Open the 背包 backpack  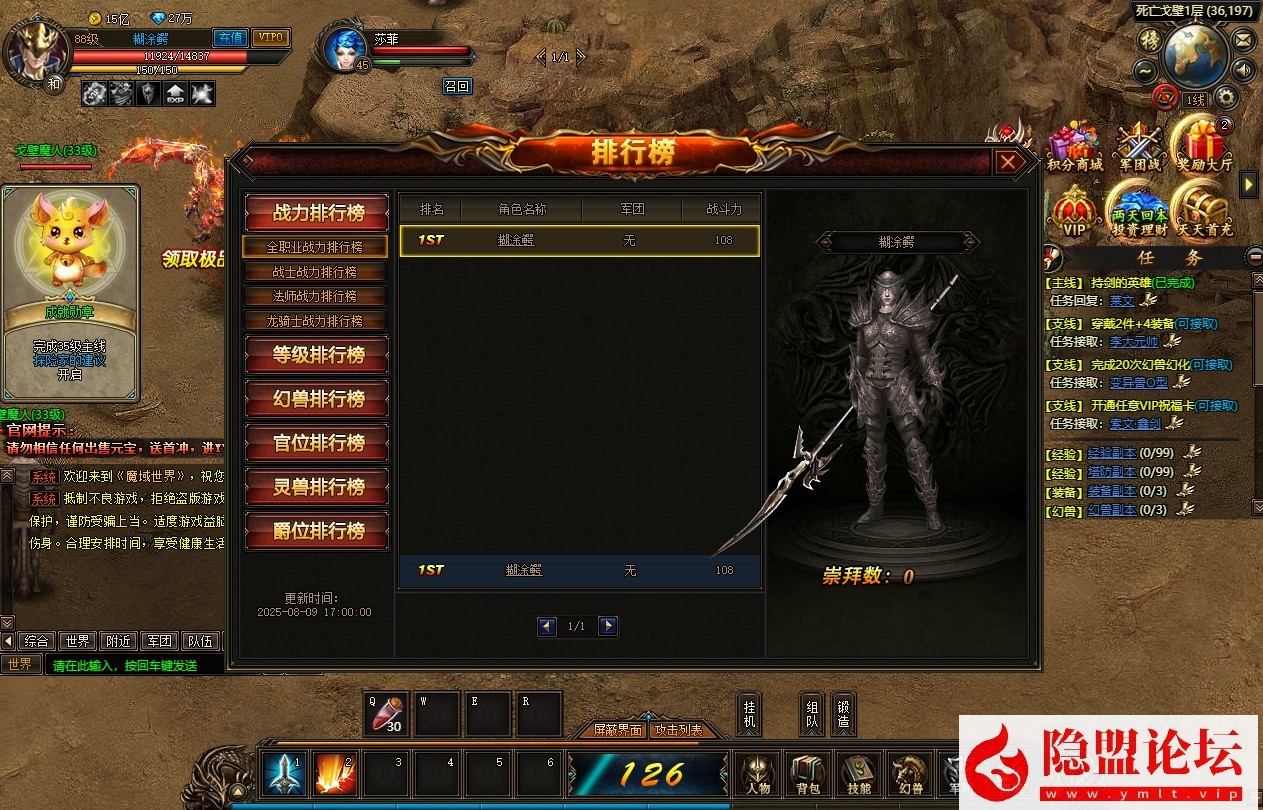point(808,774)
